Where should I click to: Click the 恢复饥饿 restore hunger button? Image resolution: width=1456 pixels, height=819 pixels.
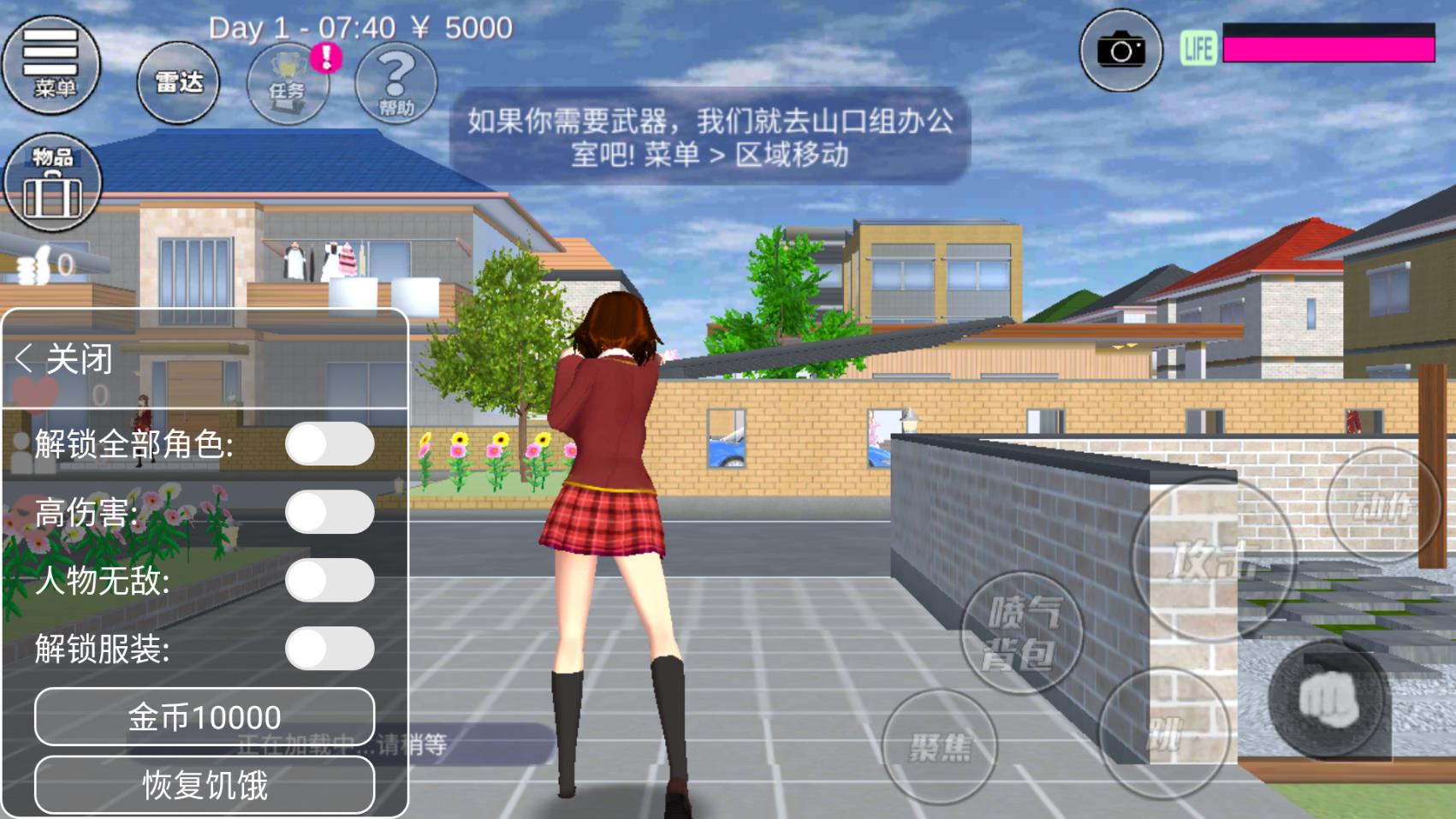[205, 785]
